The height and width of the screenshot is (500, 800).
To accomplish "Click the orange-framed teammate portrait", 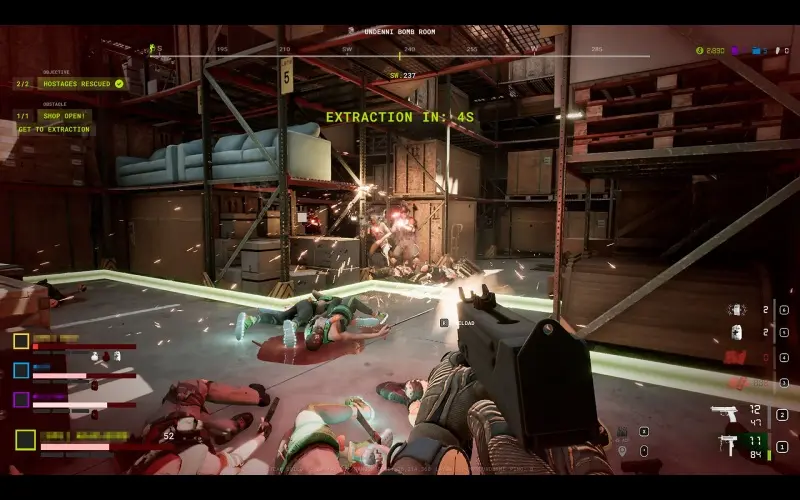I will 21,341.
